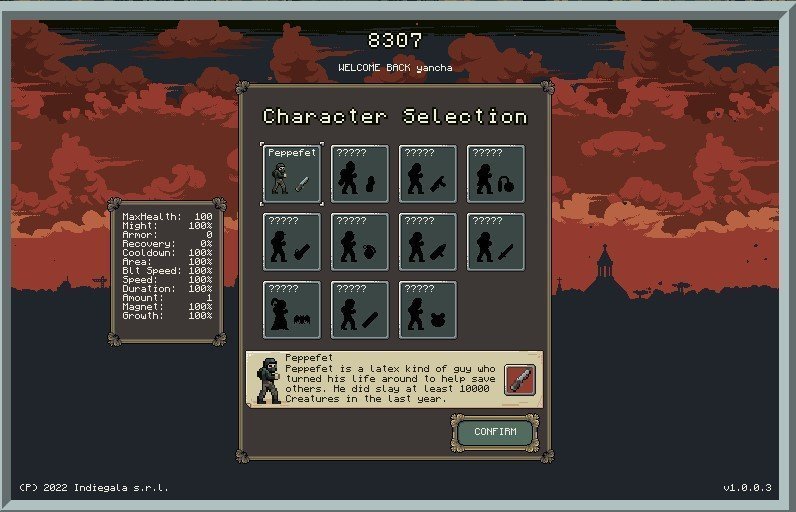
Task: Click the knife weapon icon in Peppefet's description
Action: point(520,380)
